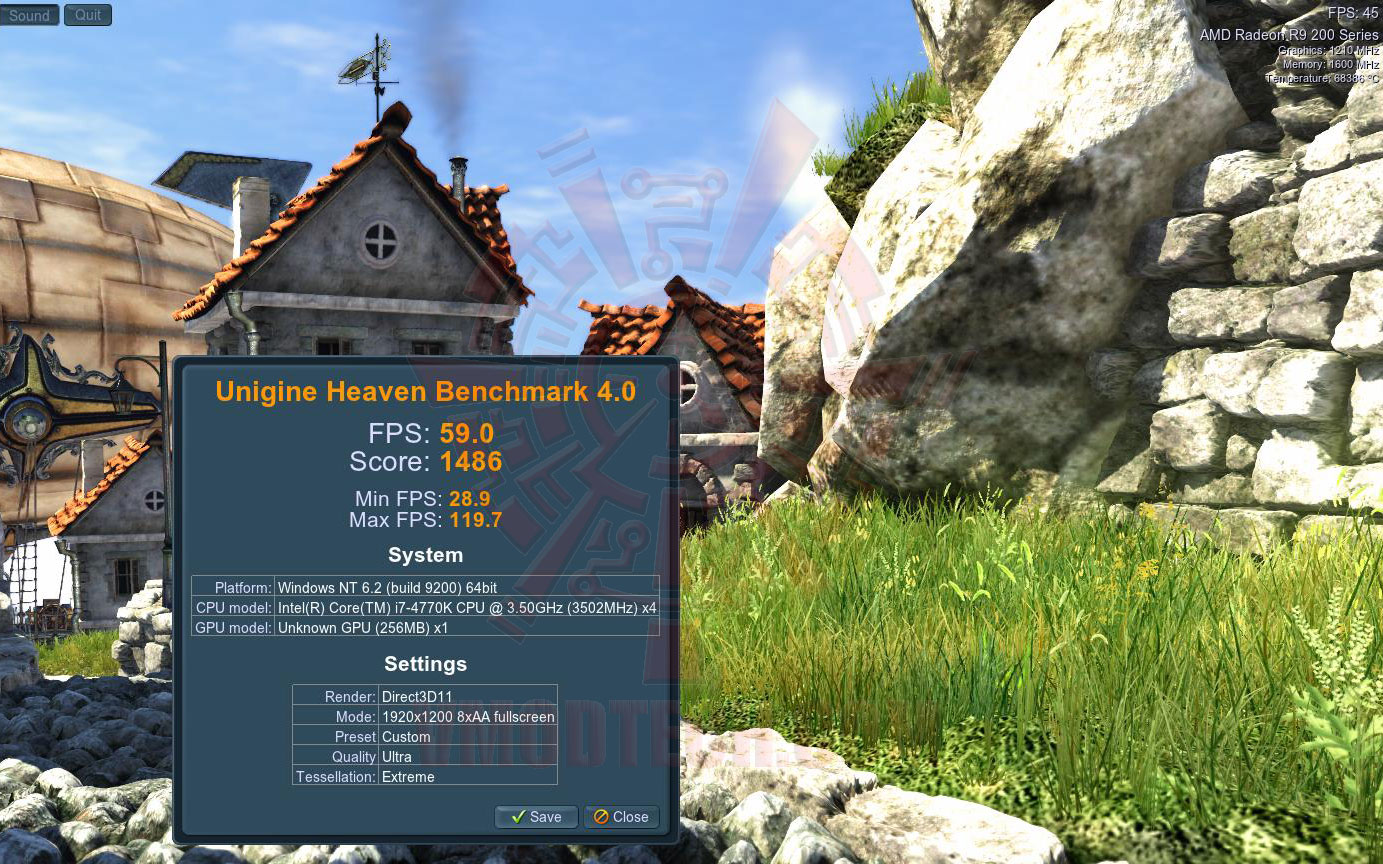The height and width of the screenshot is (864, 1383).
Task: Close the benchmark results dialog
Action: tap(621, 817)
